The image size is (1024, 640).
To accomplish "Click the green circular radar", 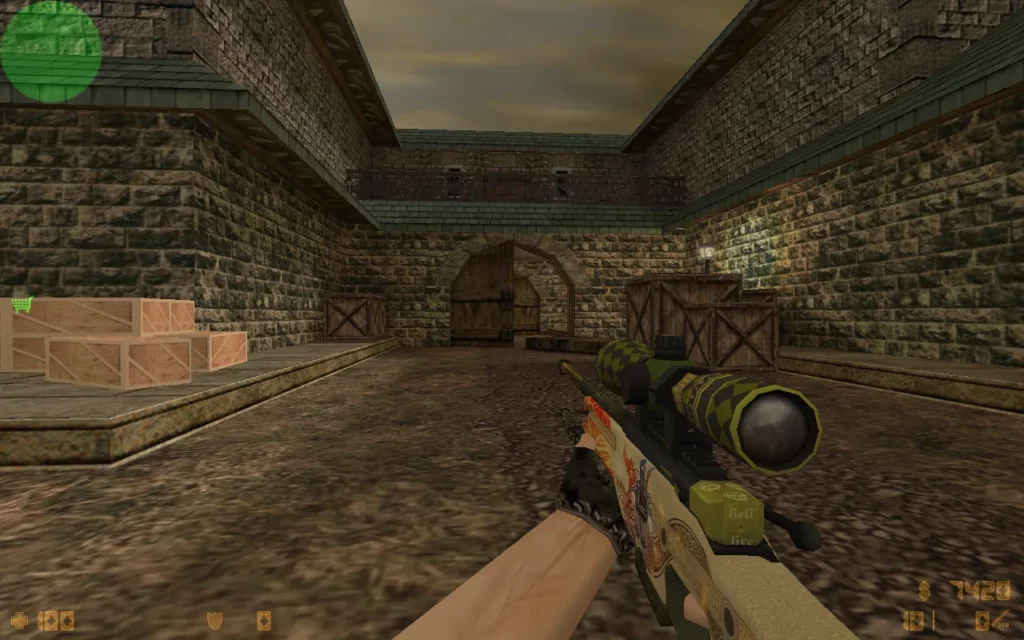I will (x=50, y=50).
